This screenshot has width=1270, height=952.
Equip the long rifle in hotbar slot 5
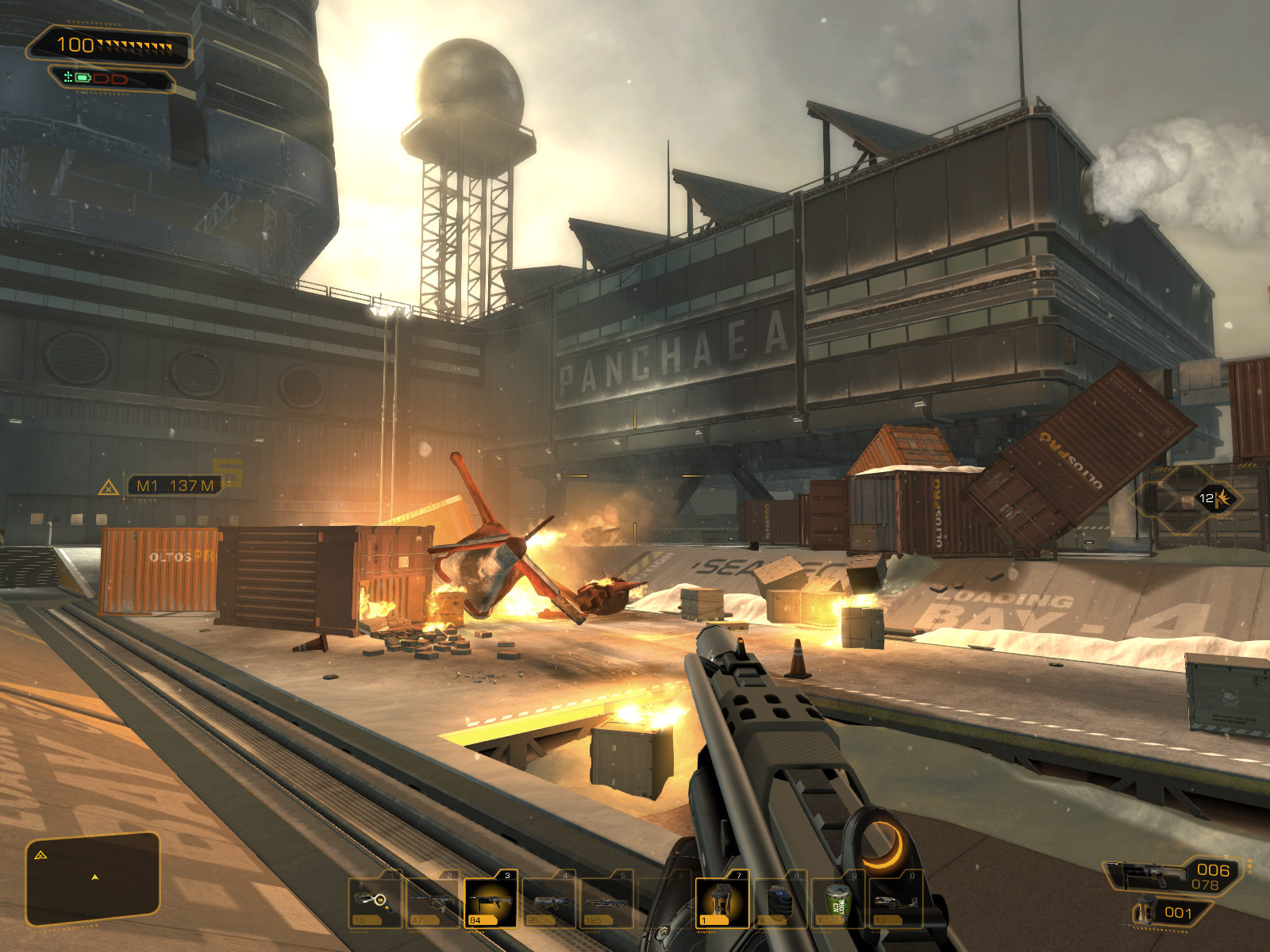coord(606,900)
